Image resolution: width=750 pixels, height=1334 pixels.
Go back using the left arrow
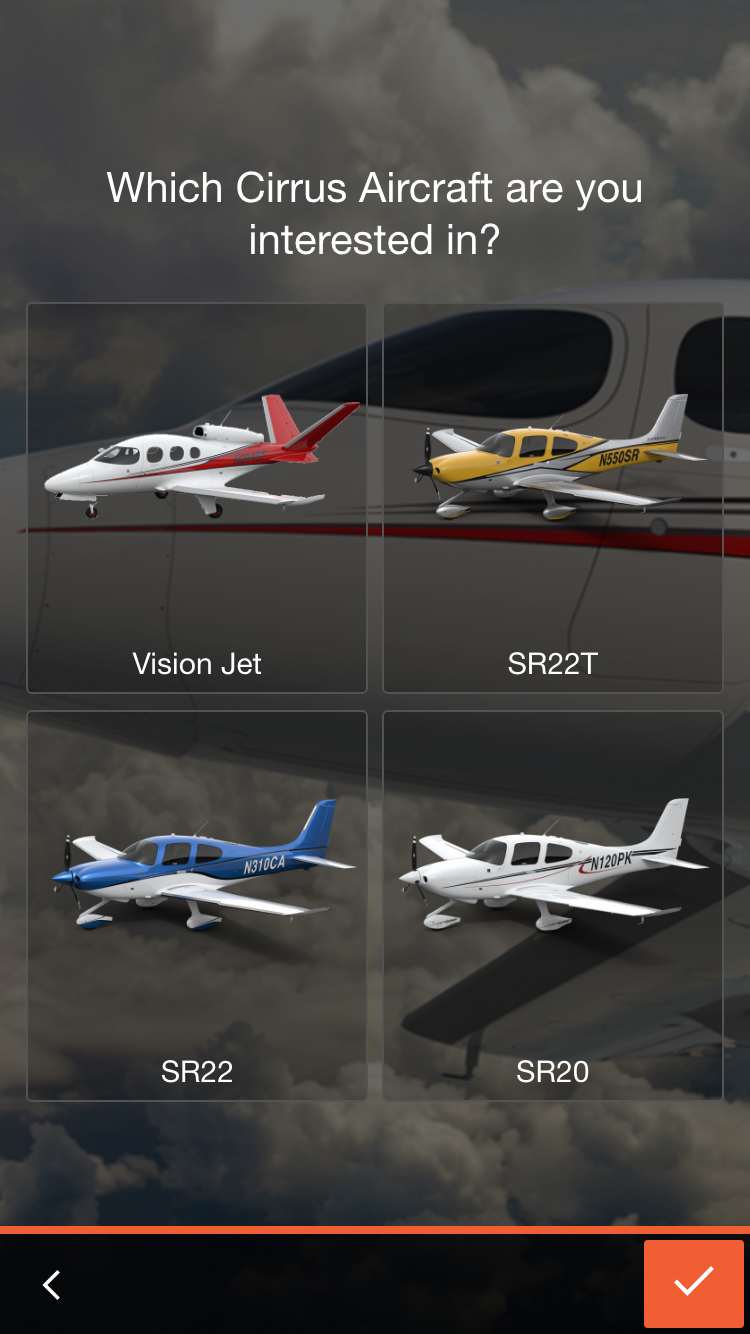point(52,1284)
